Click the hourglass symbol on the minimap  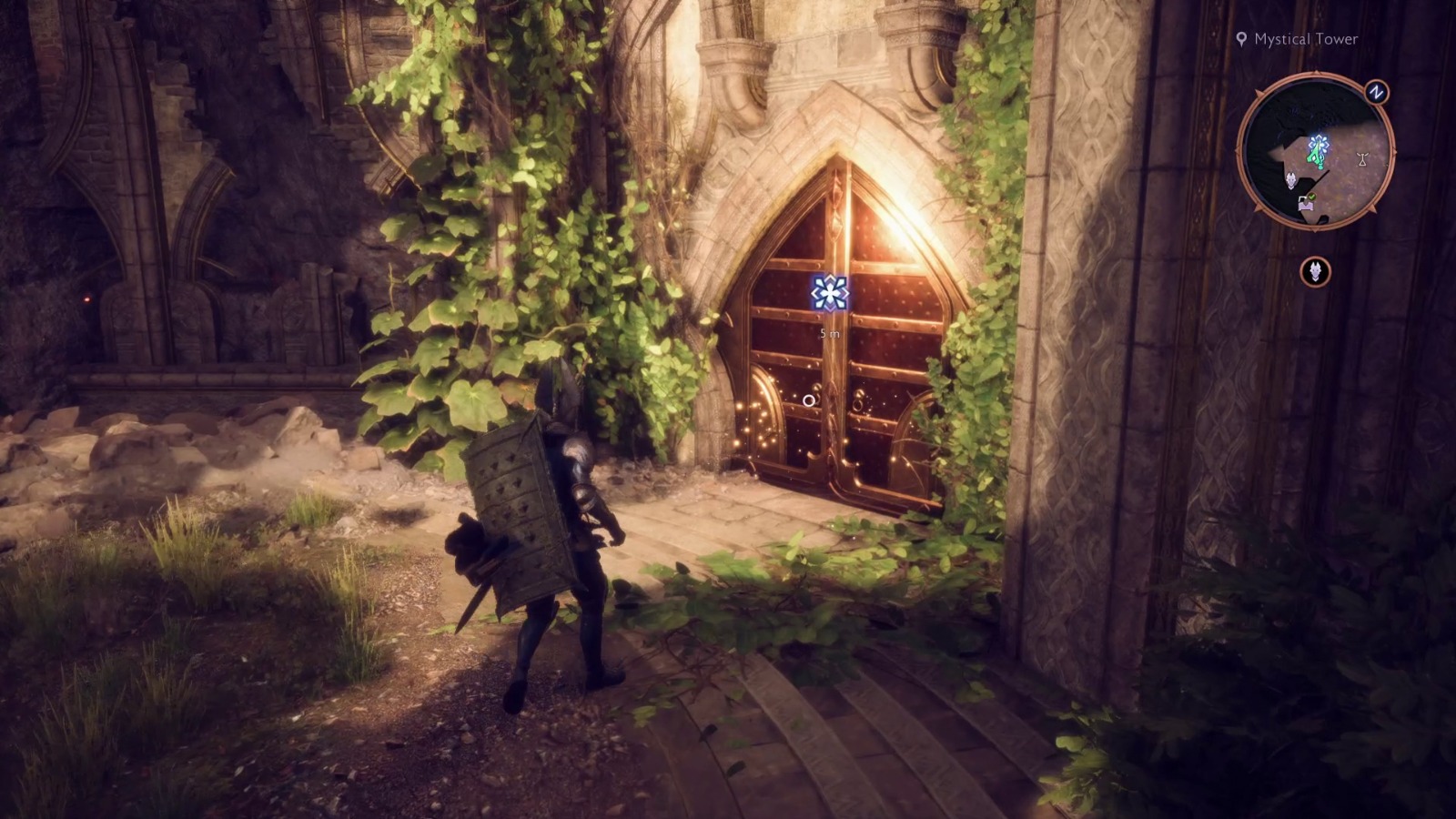1362,158
